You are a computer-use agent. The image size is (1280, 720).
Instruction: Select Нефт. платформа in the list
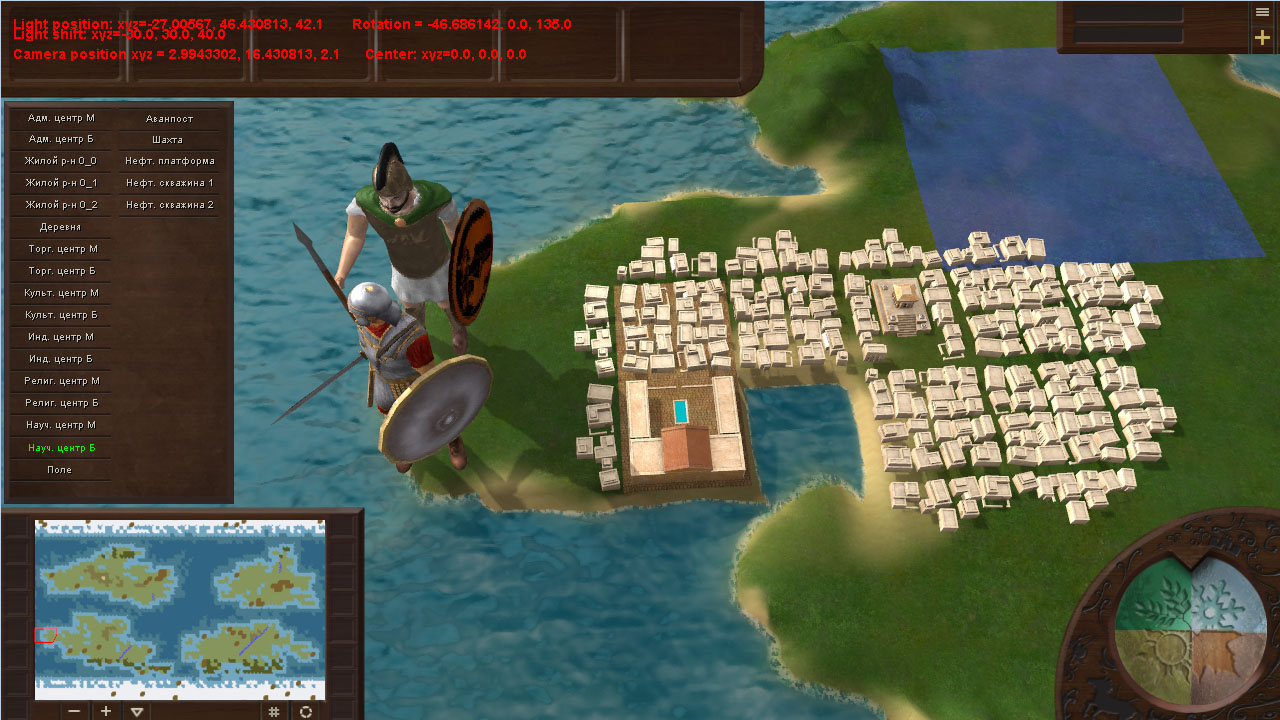pos(169,161)
